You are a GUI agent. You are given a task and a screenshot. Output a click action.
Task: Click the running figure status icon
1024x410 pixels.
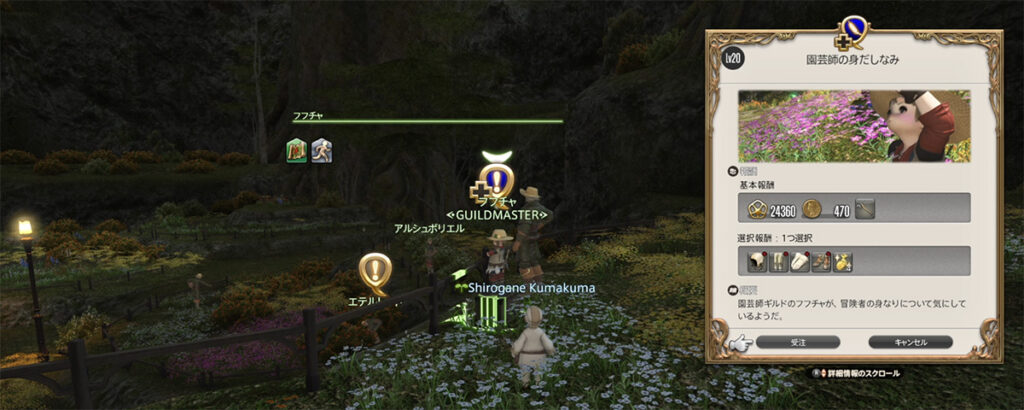pyautogui.click(x=322, y=151)
